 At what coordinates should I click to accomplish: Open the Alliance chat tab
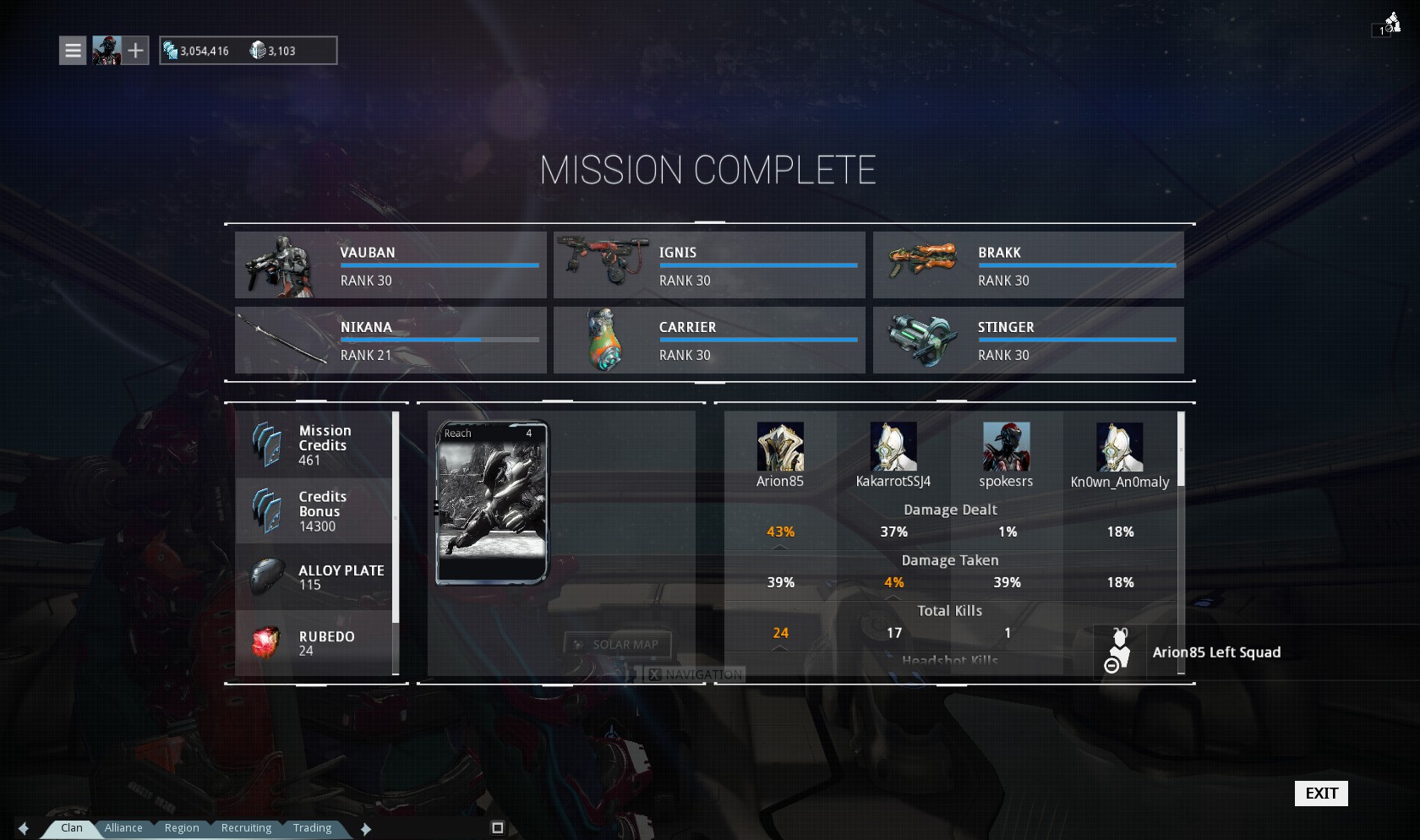click(123, 828)
